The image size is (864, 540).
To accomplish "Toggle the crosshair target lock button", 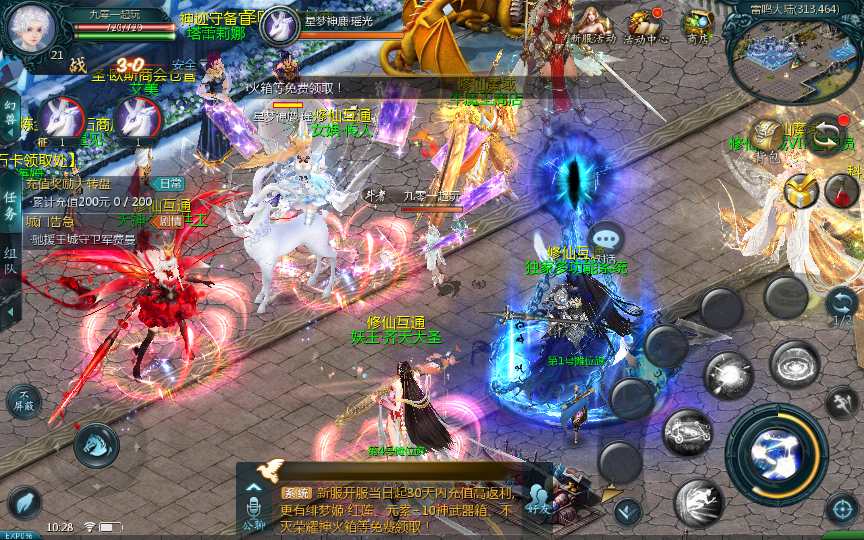I will (842, 509).
